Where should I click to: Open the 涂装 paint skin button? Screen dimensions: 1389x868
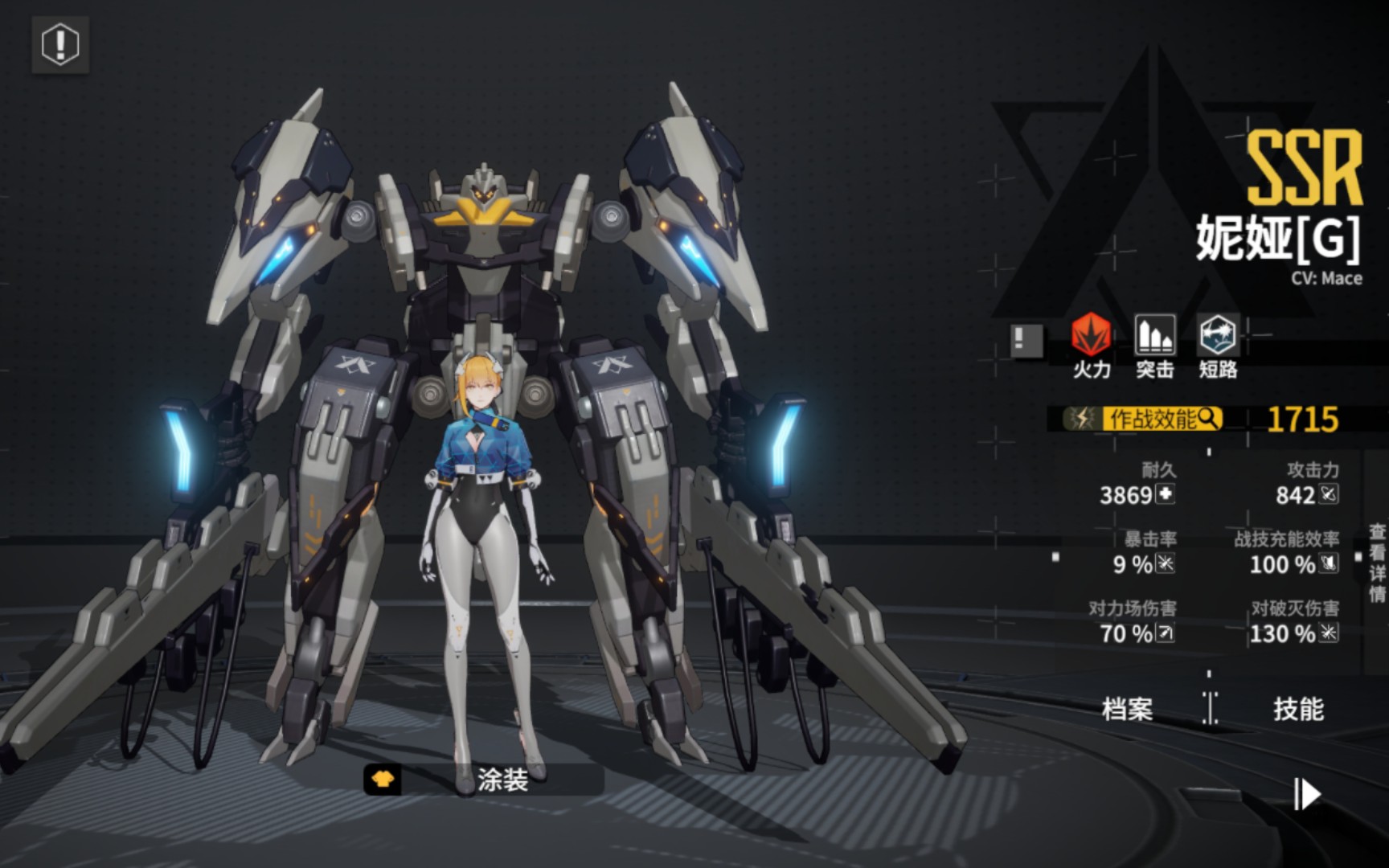click(483, 779)
